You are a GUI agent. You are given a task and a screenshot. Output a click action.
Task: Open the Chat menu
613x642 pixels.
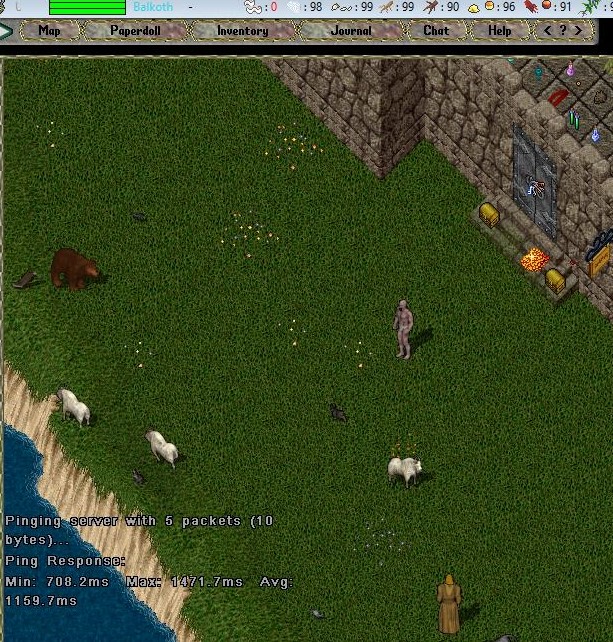(436, 31)
